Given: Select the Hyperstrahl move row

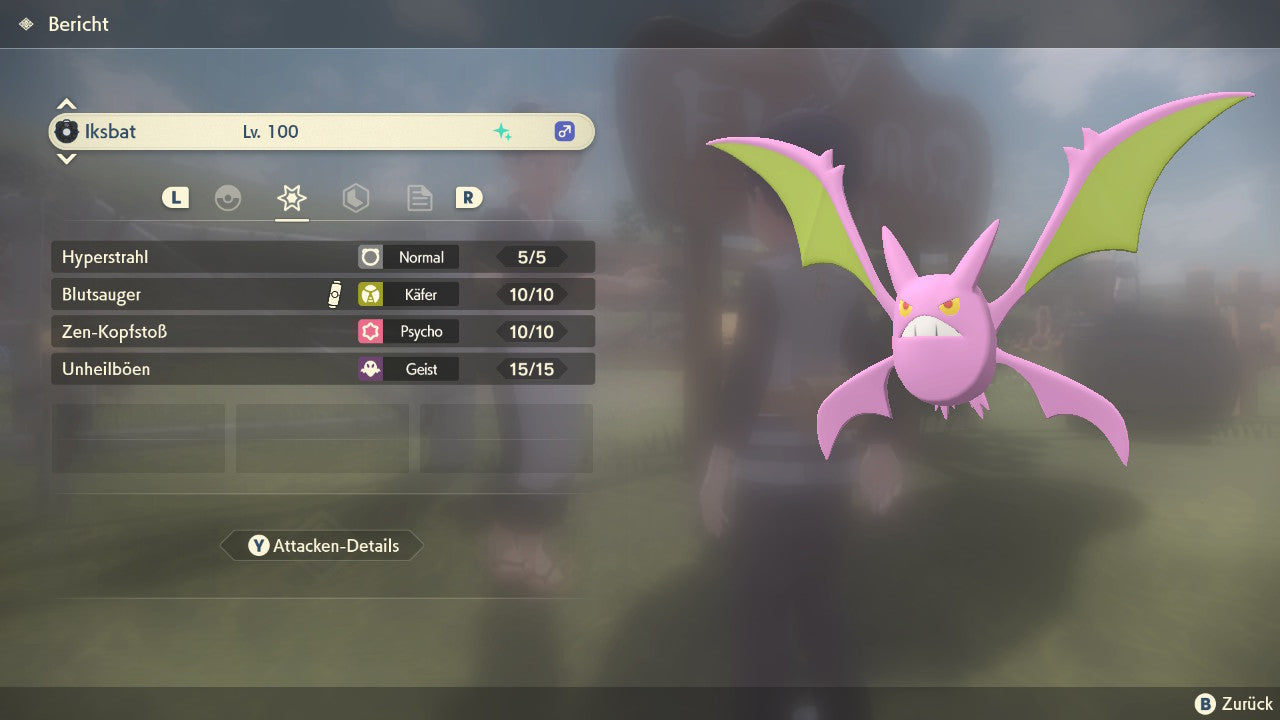Looking at the screenshot, I should [x=322, y=257].
